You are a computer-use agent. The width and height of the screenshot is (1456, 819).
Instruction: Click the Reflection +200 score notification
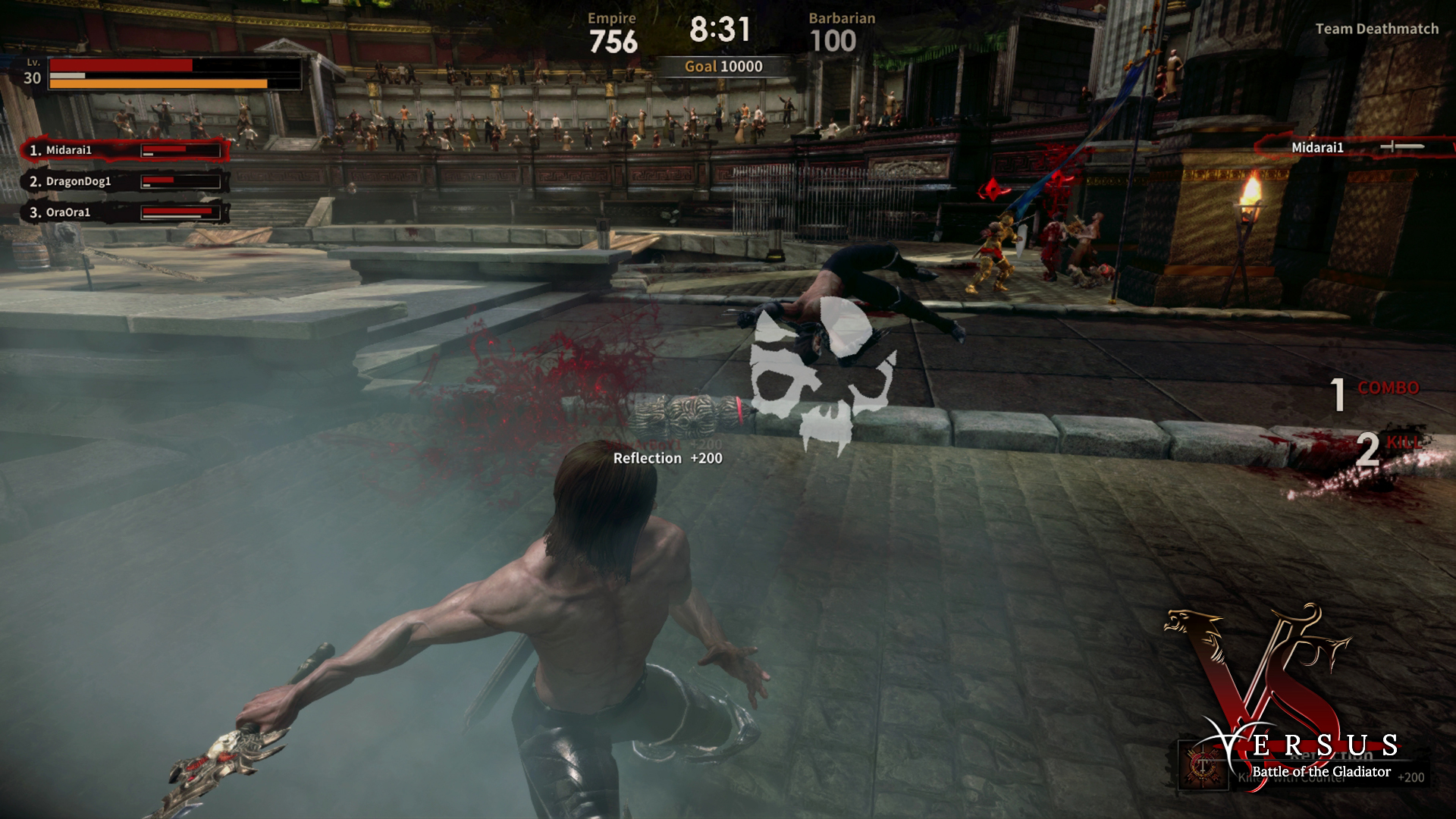point(666,458)
